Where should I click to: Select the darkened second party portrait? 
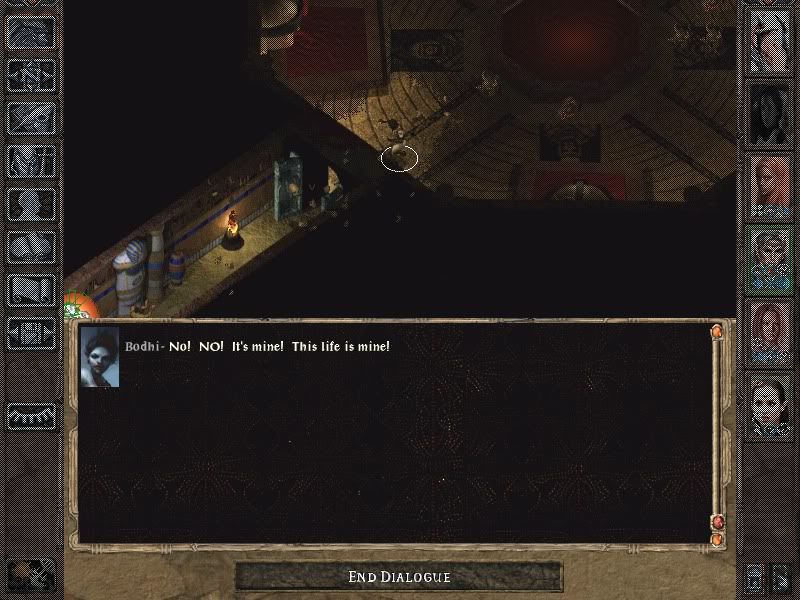(771, 113)
